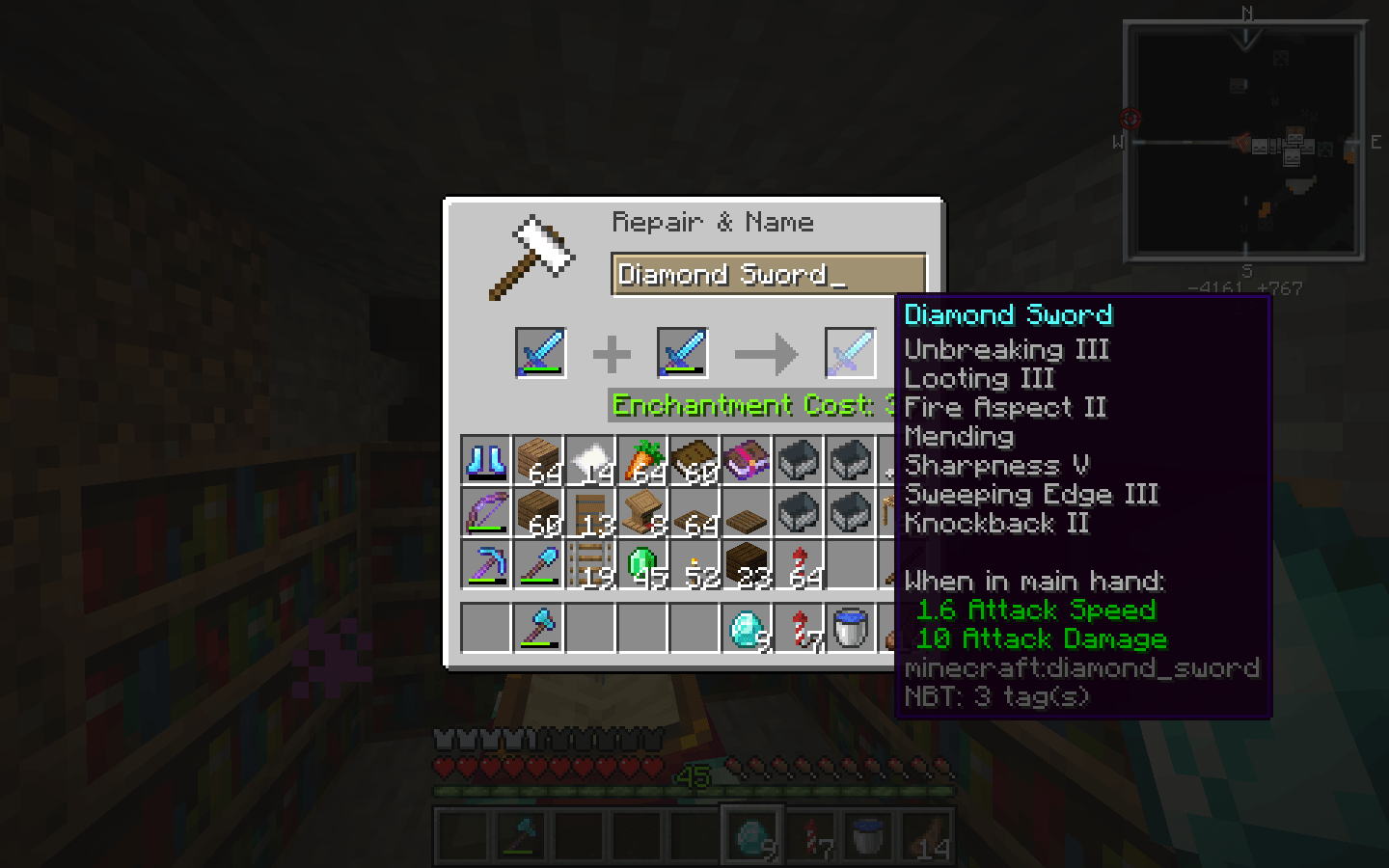Click the Diamond Sword name text field
The height and width of the screenshot is (868, 1389).
point(767,275)
